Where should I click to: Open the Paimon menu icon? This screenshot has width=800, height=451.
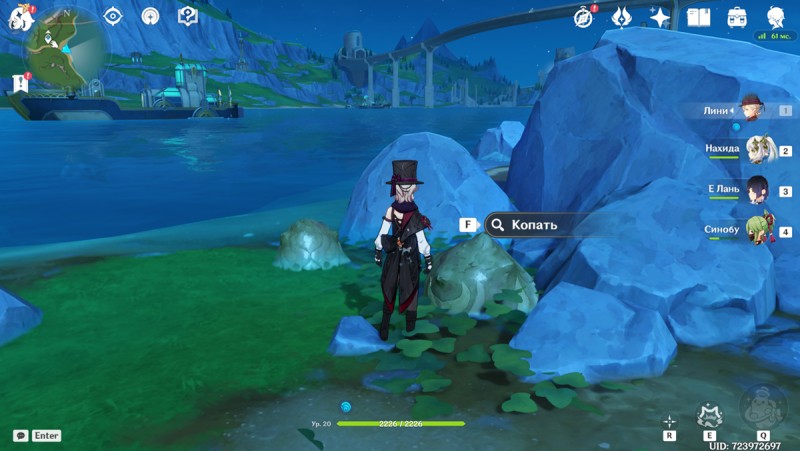20,16
